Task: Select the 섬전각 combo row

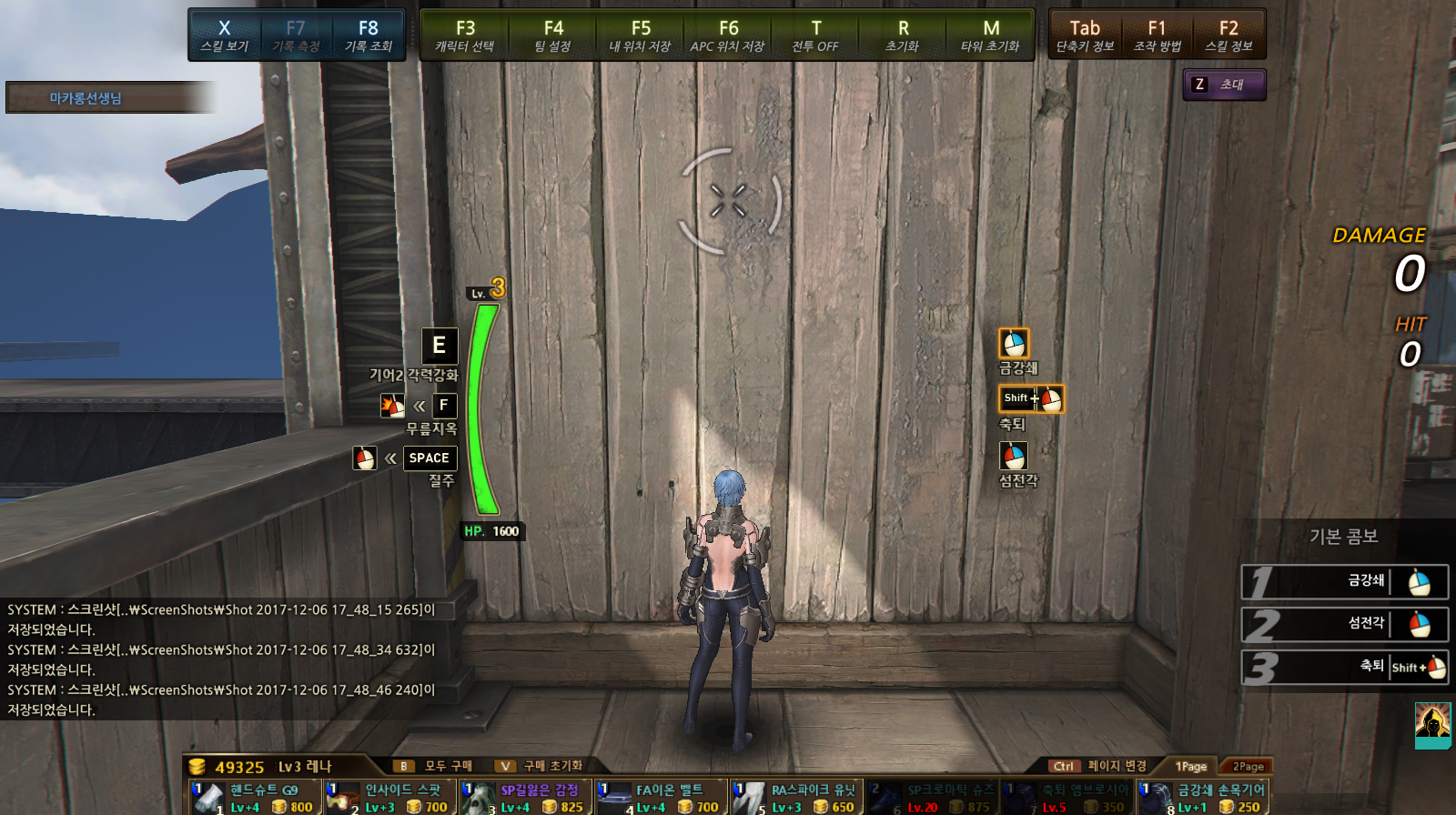Action: pyautogui.click(x=1345, y=624)
